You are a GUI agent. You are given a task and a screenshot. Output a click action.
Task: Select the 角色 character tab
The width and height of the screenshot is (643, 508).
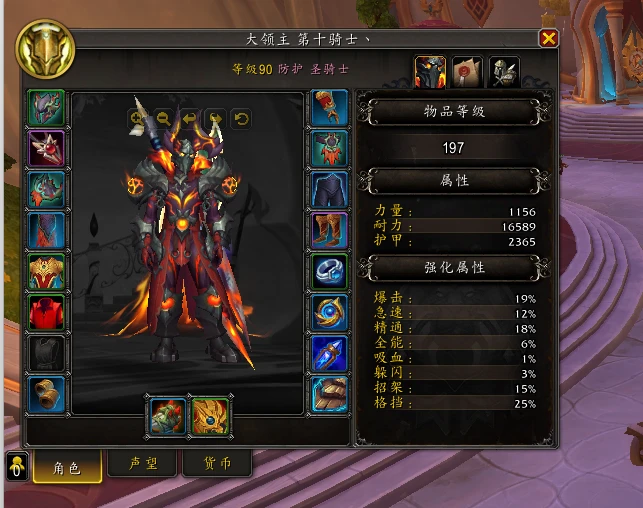pos(67,466)
